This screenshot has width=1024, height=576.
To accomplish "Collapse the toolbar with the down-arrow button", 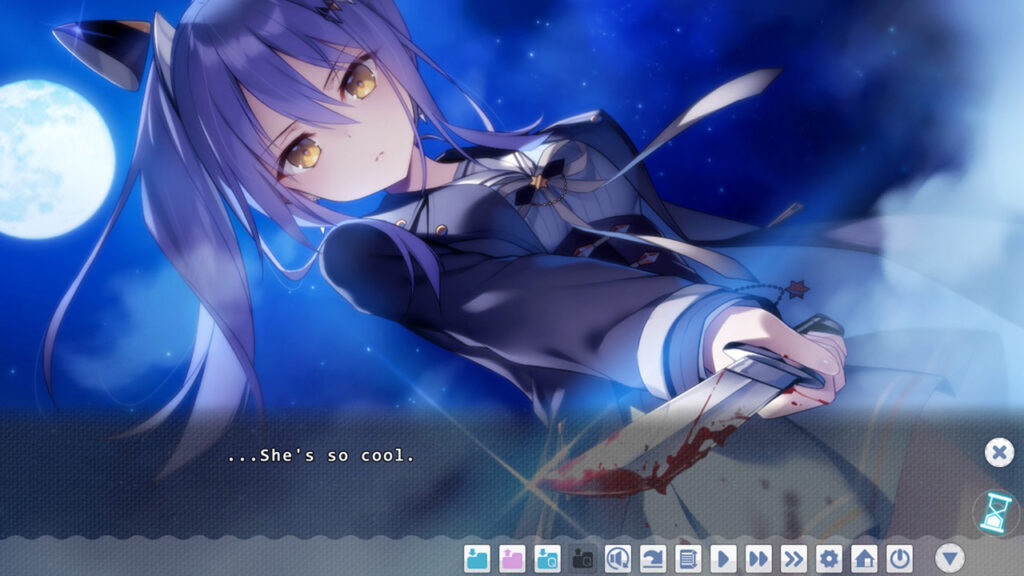I will pos(949,558).
